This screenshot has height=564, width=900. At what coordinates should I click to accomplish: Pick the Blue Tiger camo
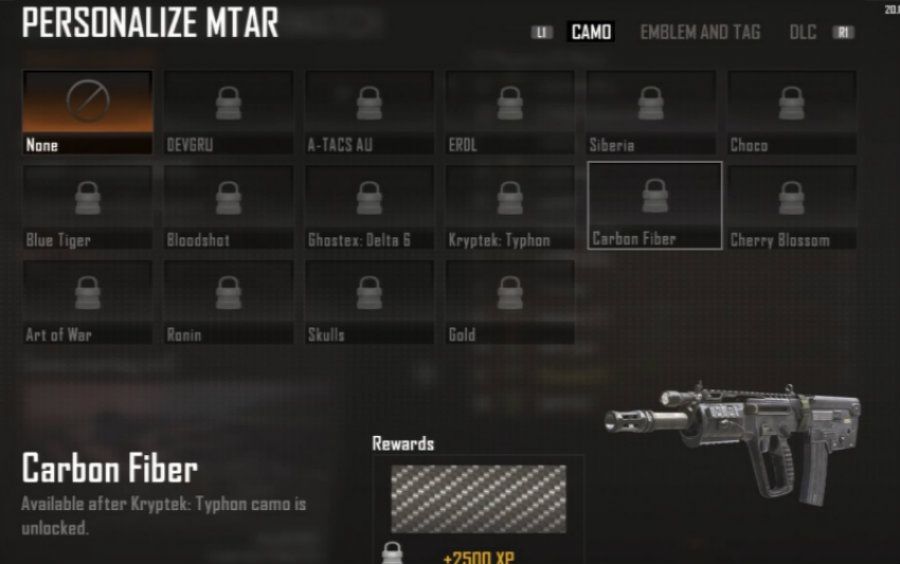click(x=88, y=207)
